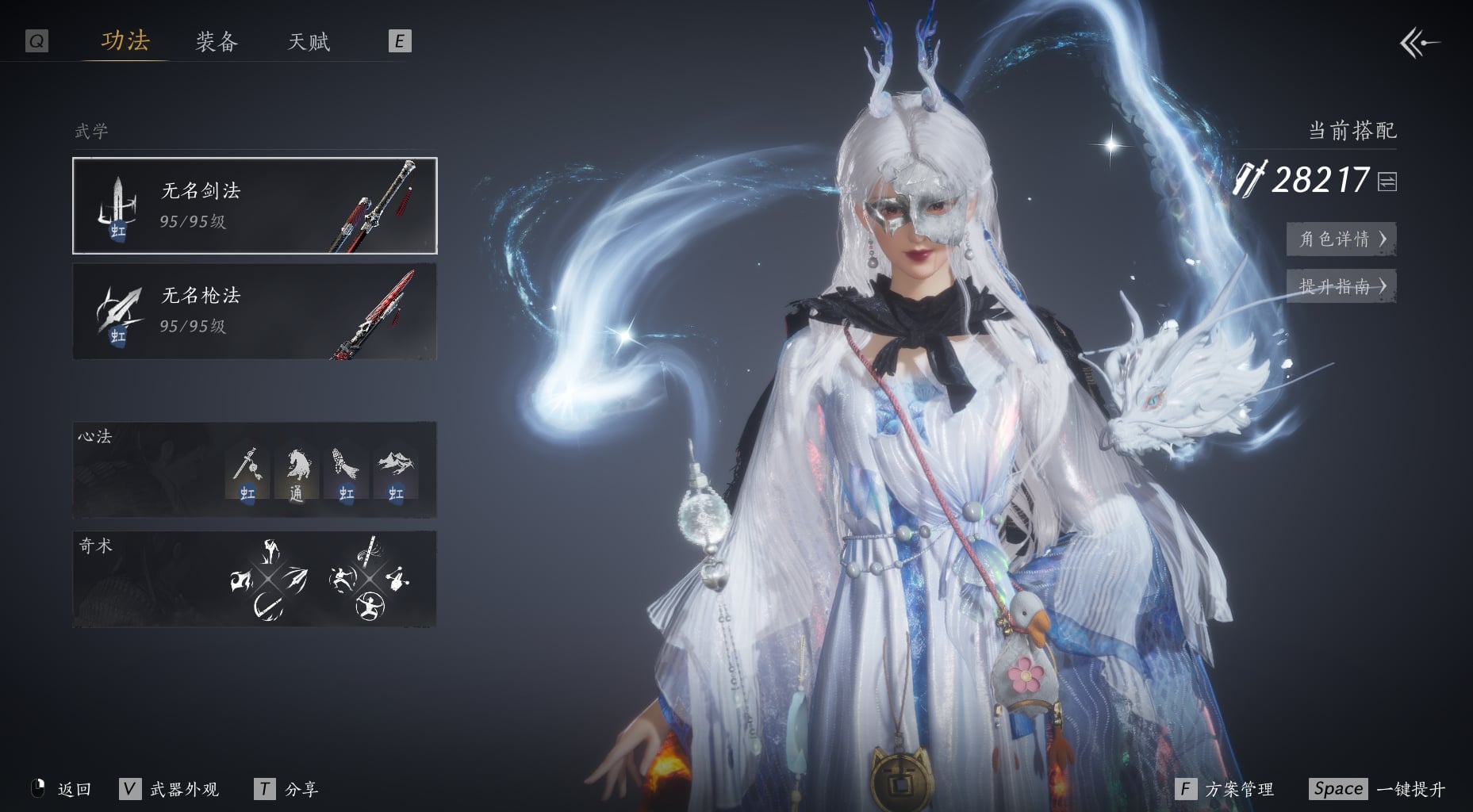
Task: Open the 装备 equipment tab
Action: [x=217, y=41]
